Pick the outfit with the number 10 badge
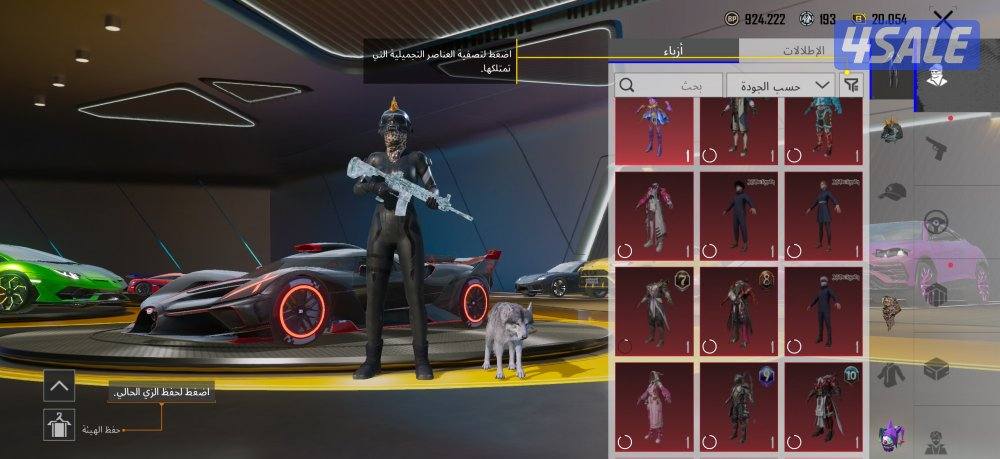Image resolution: width=1000 pixels, height=459 pixels. coord(823,404)
